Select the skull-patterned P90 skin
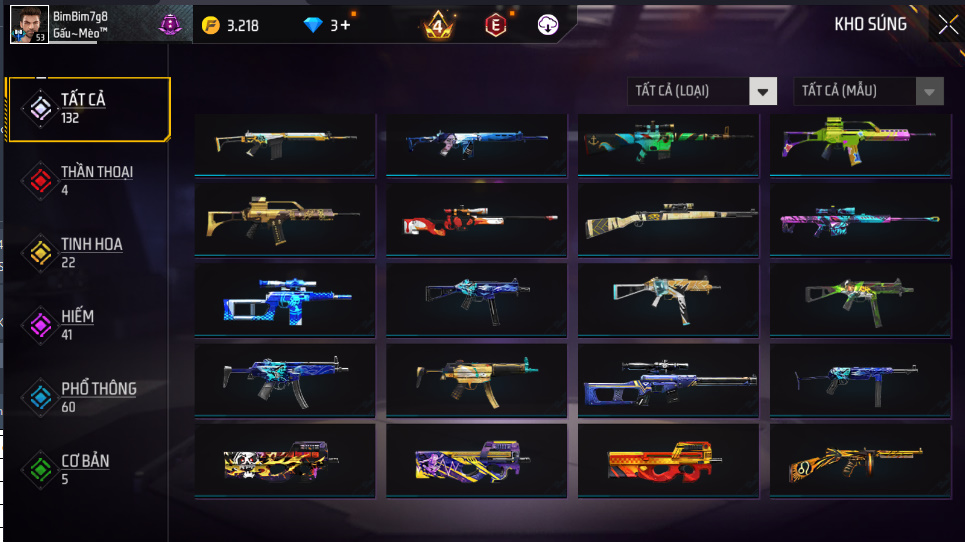 click(285, 461)
